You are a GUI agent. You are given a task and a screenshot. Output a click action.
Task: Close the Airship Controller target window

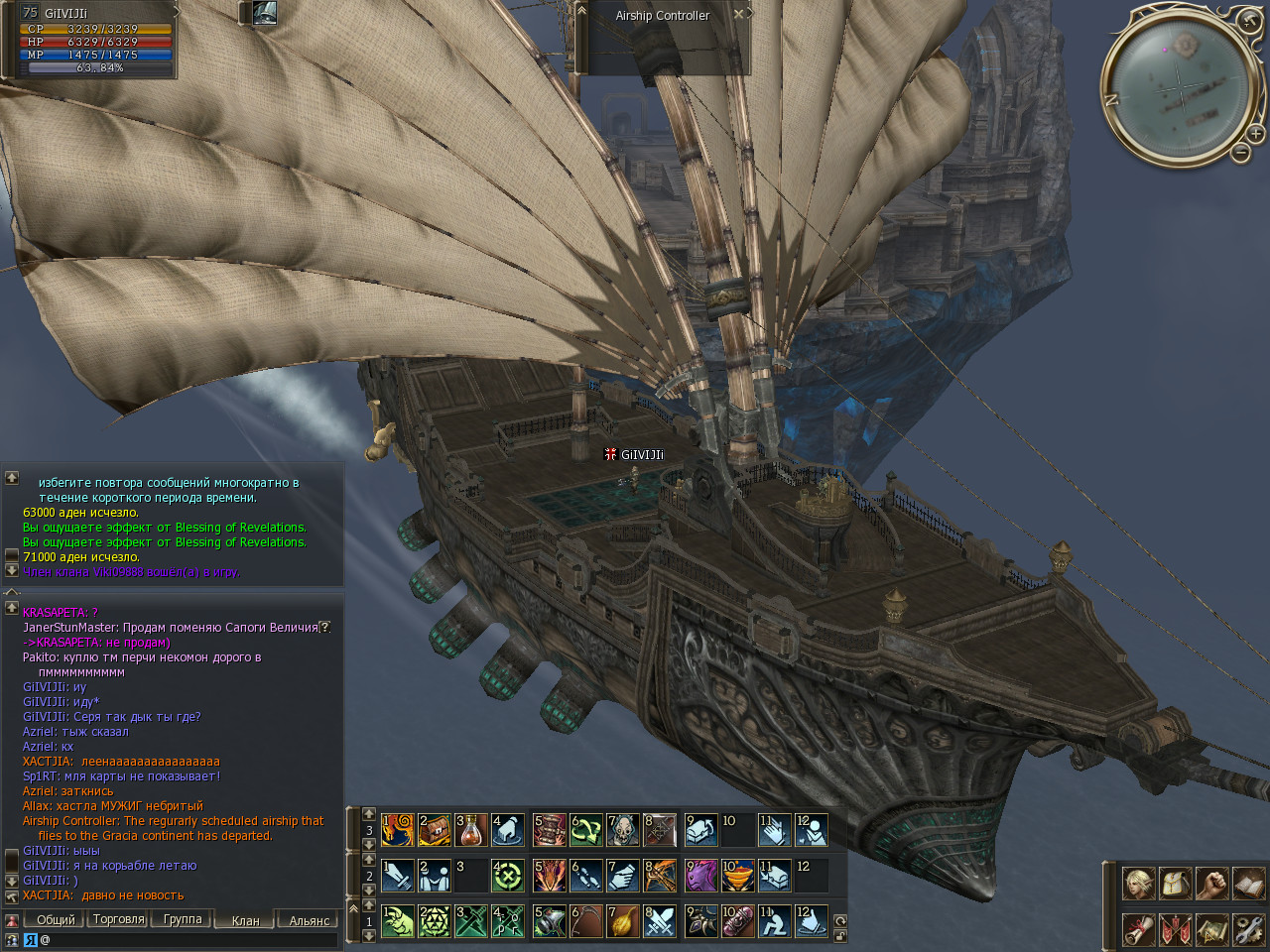(x=738, y=14)
